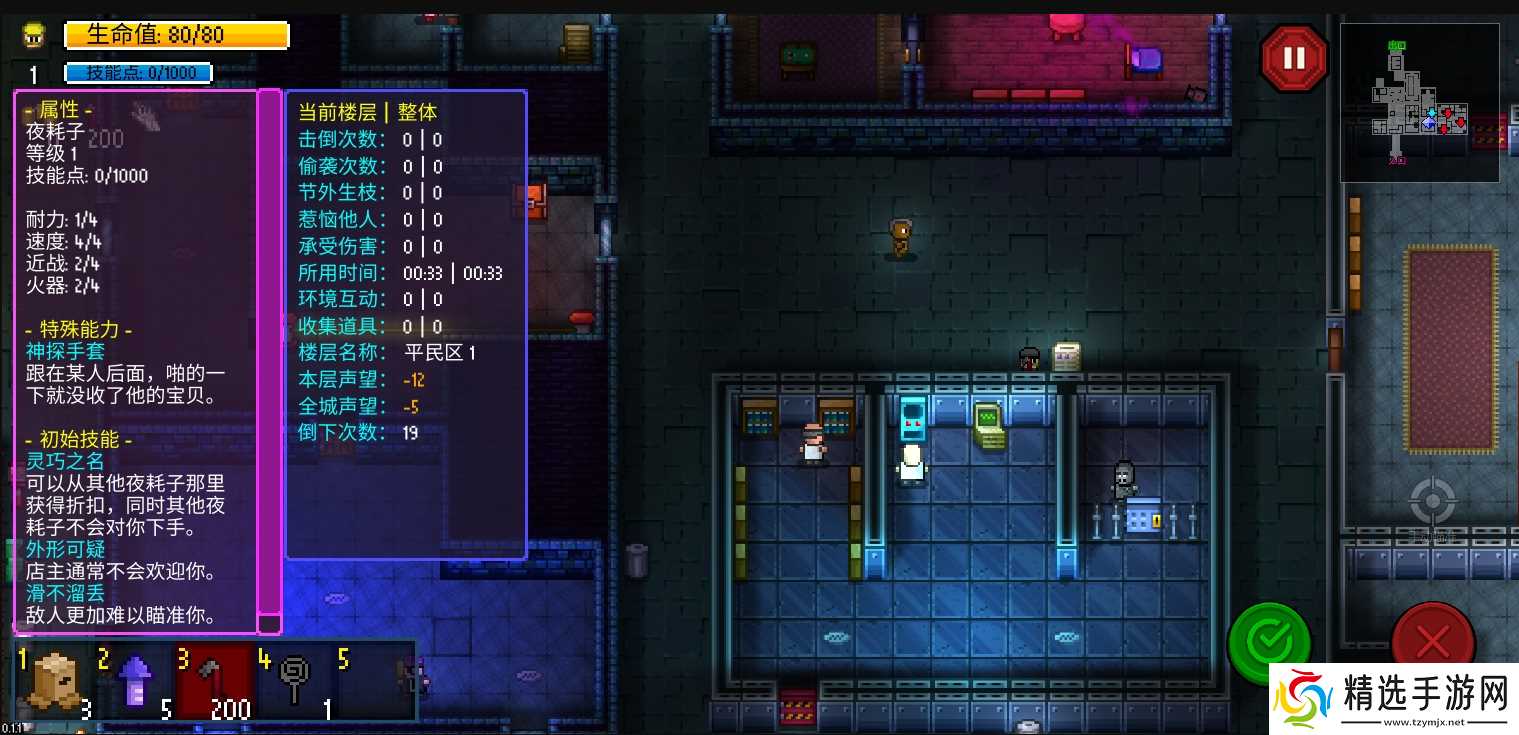
Task: Select the spiral lollipop item in slot 4
Action: point(295,682)
